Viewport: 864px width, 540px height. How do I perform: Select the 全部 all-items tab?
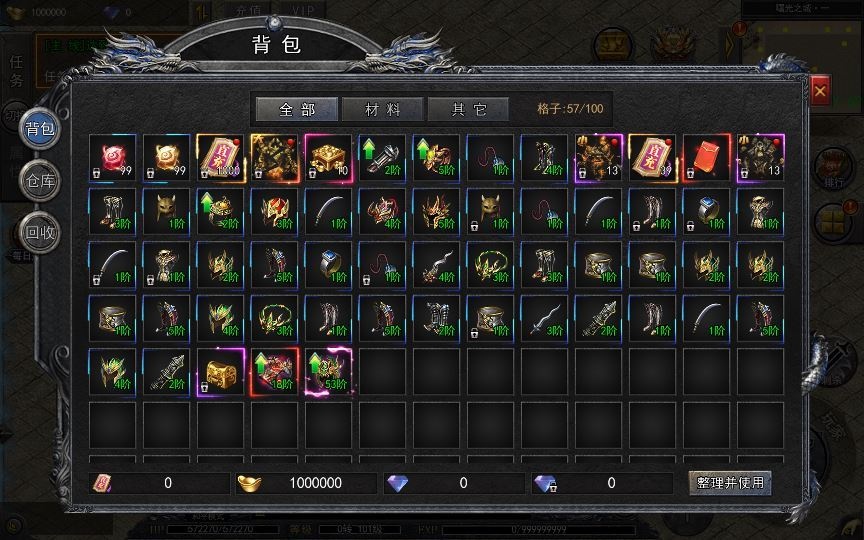click(296, 109)
